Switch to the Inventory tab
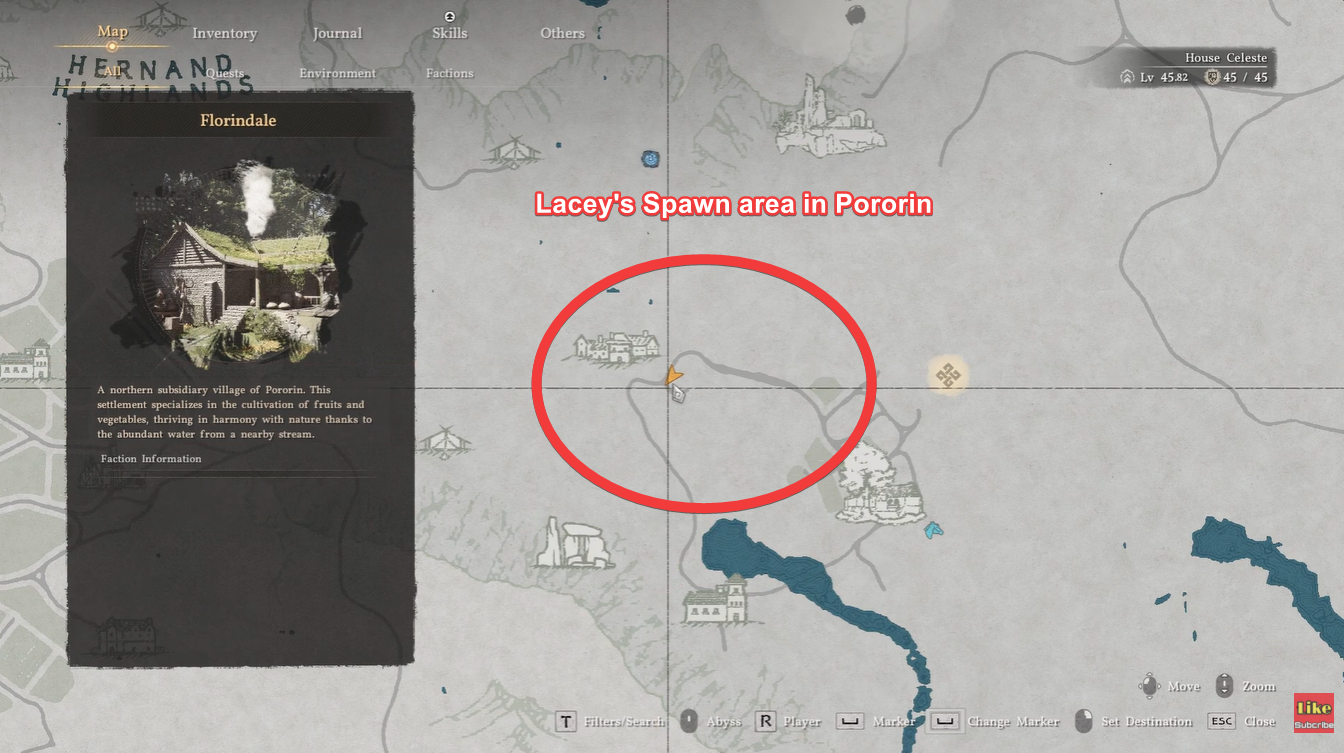The image size is (1344, 753). pyautogui.click(x=224, y=33)
